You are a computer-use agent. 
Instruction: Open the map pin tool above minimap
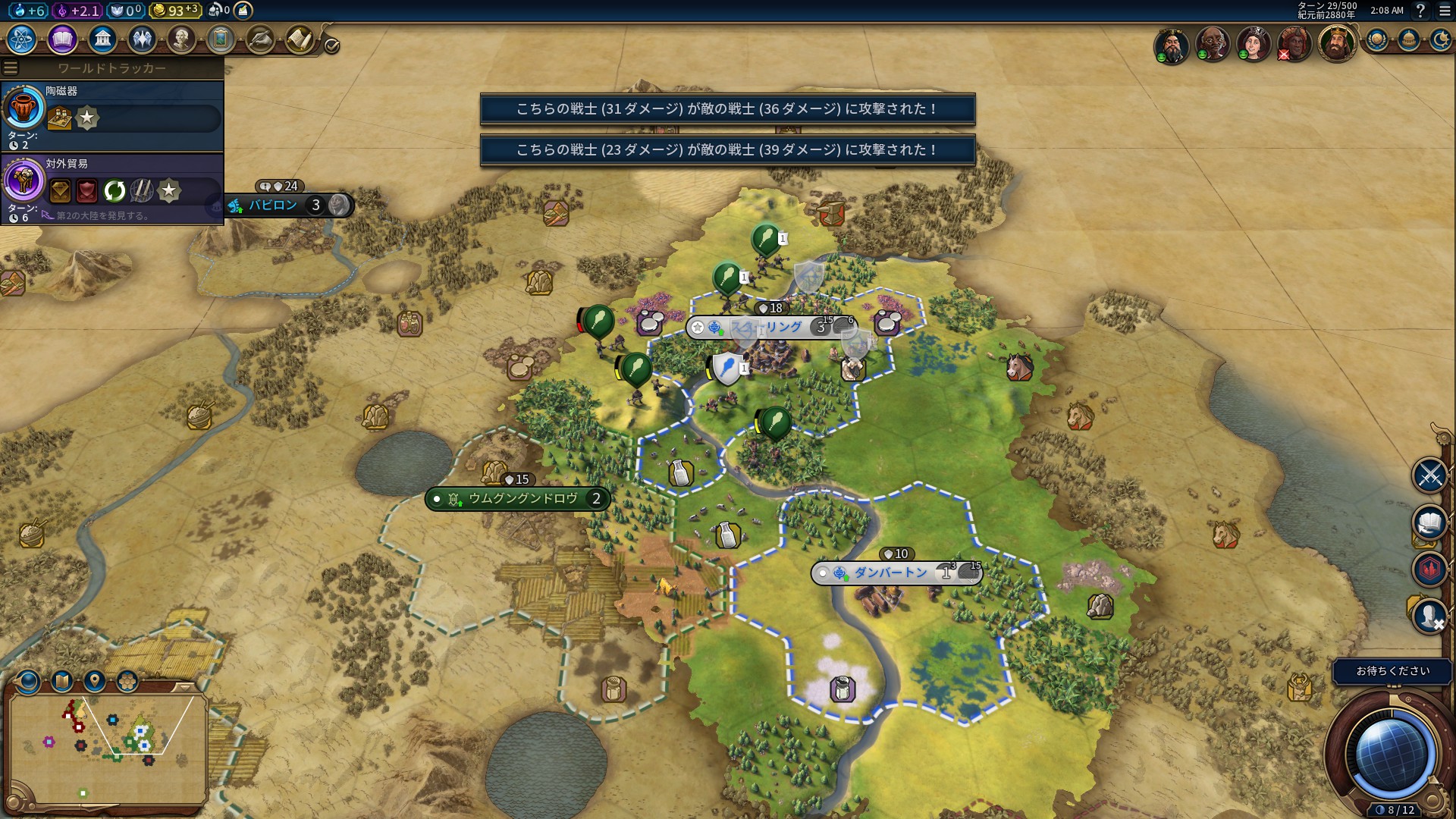pos(95,680)
